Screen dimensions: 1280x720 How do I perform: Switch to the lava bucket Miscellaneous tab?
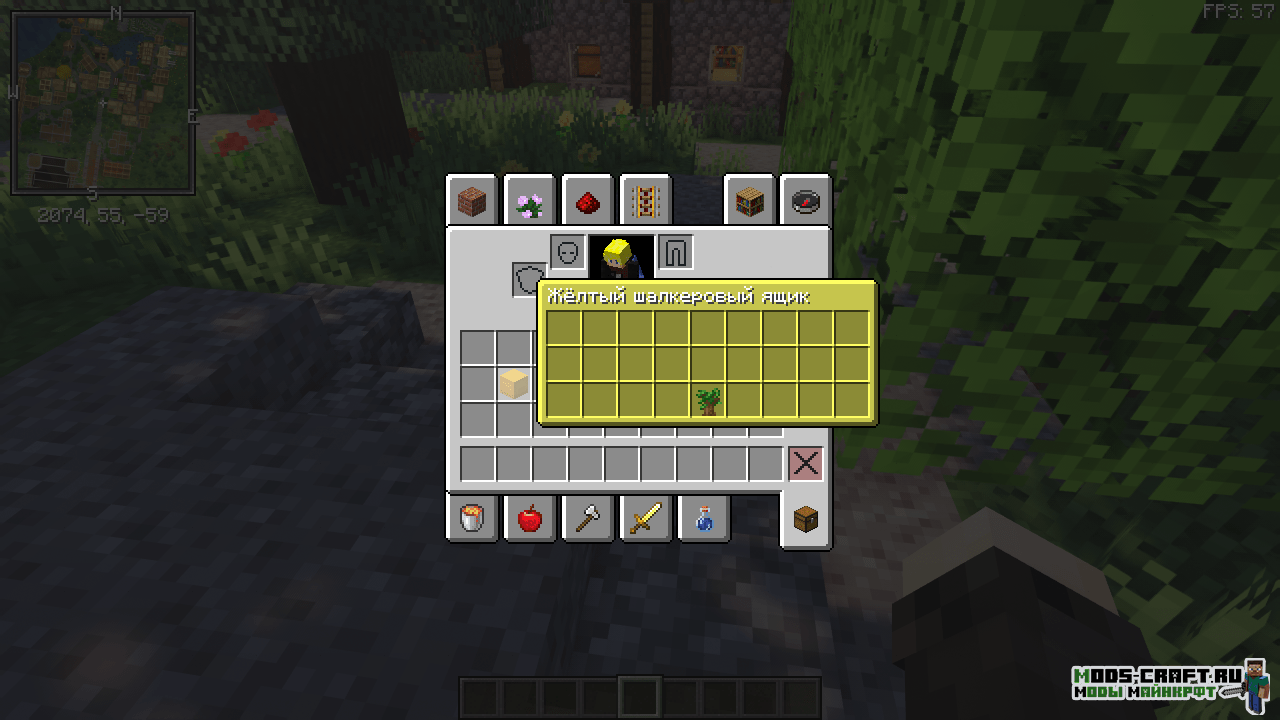coord(472,518)
